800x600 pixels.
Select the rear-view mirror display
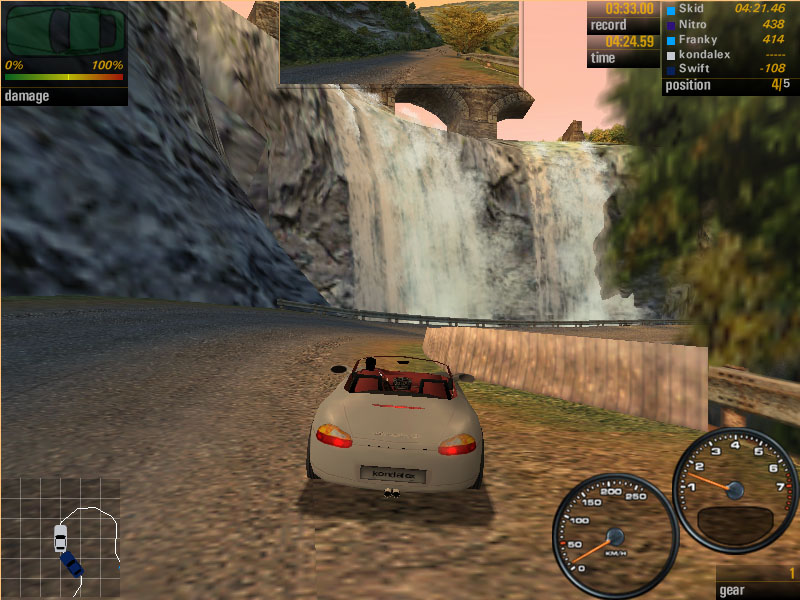click(399, 41)
